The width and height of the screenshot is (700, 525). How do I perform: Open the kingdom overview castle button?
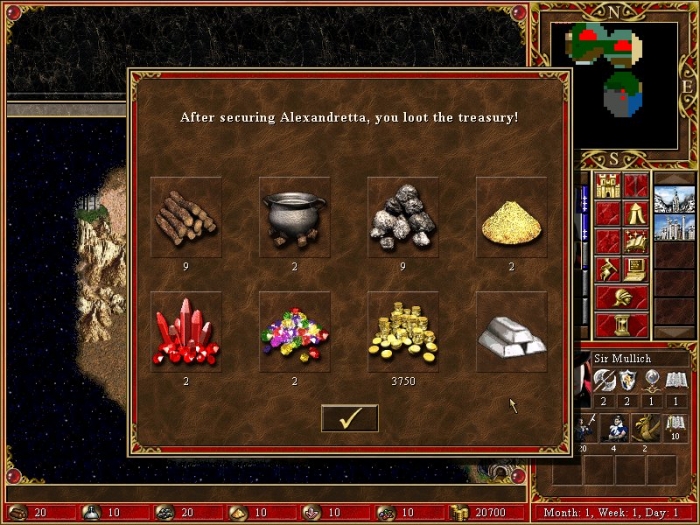coord(608,185)
